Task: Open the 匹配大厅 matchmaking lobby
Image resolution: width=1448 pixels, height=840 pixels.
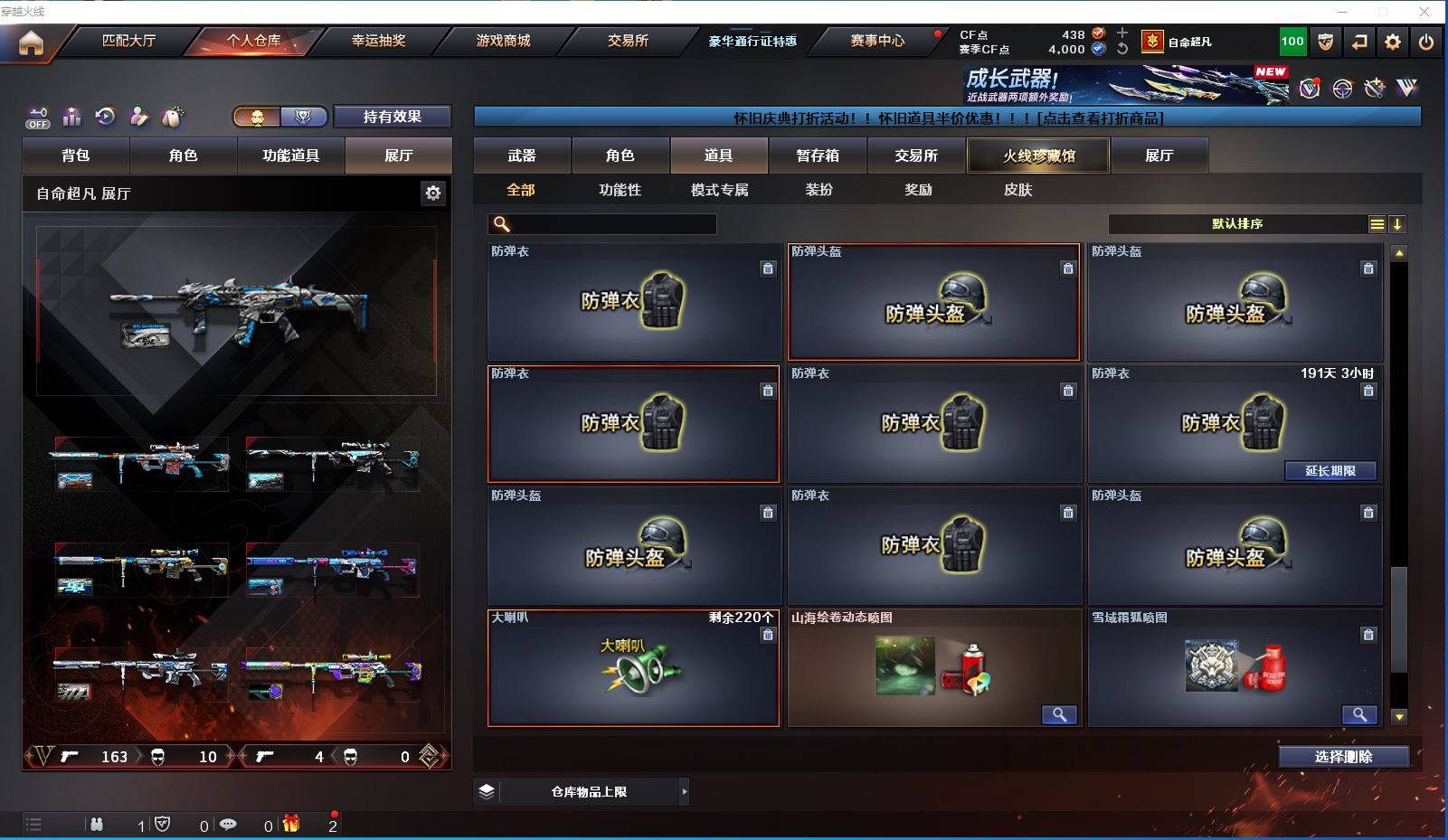Action: (128, 41)
